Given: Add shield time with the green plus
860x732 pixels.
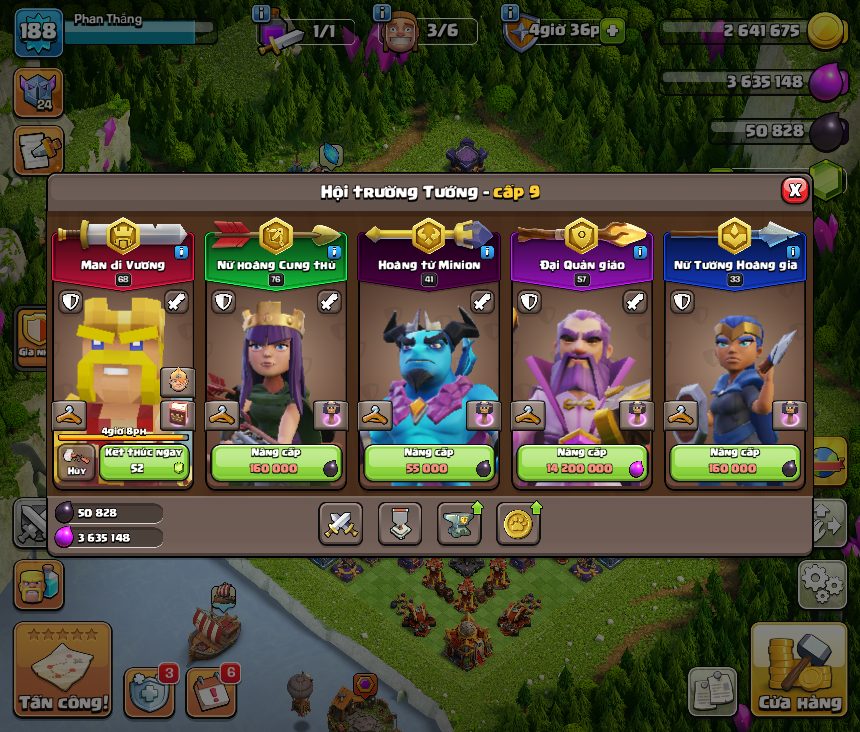Looking at the screenshot, I should pos(611,31).
